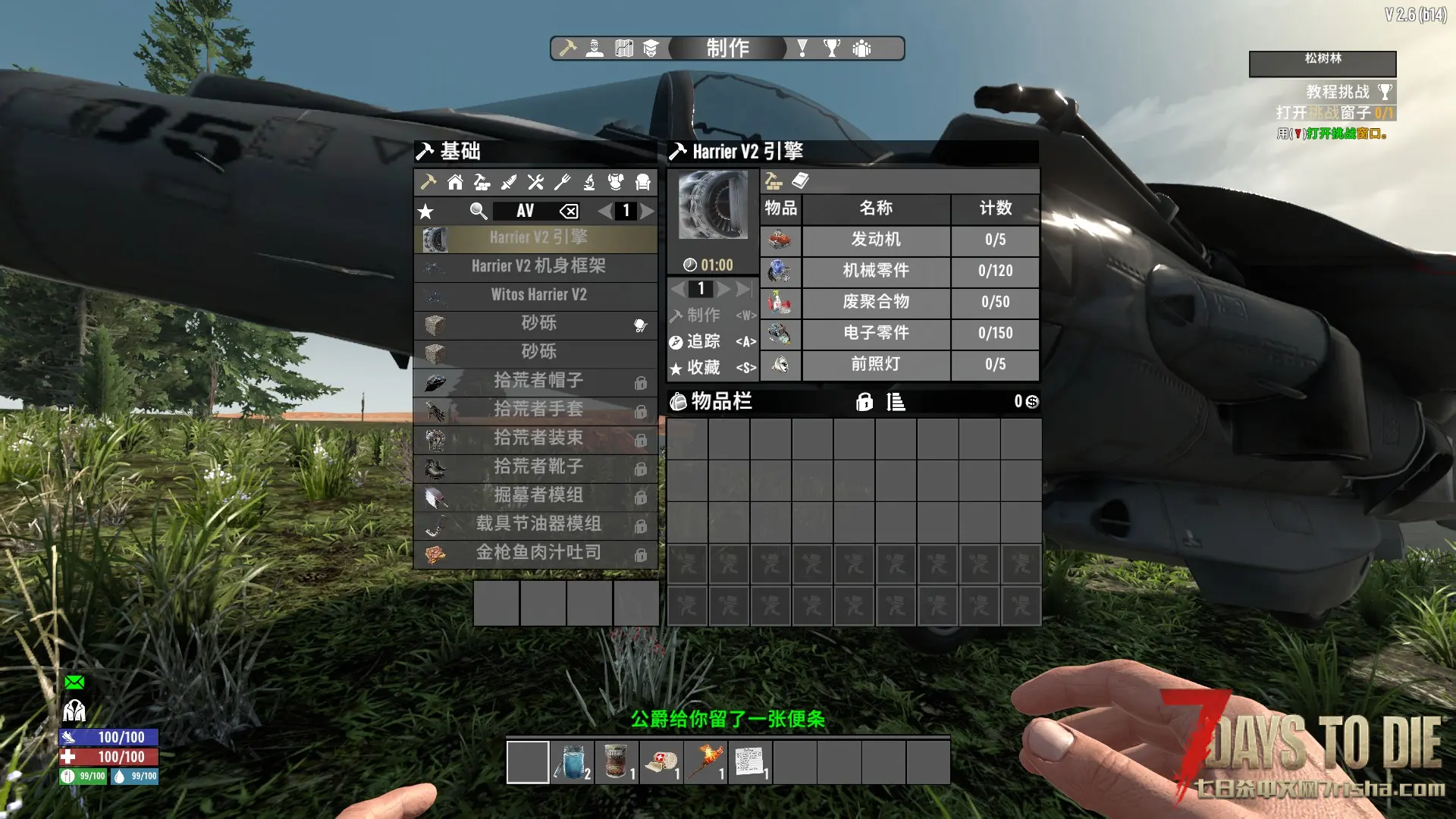This screenshot has width=1456, height=819.
Task: Toggle the favorites star recipe filter
Action: [426, 212]
